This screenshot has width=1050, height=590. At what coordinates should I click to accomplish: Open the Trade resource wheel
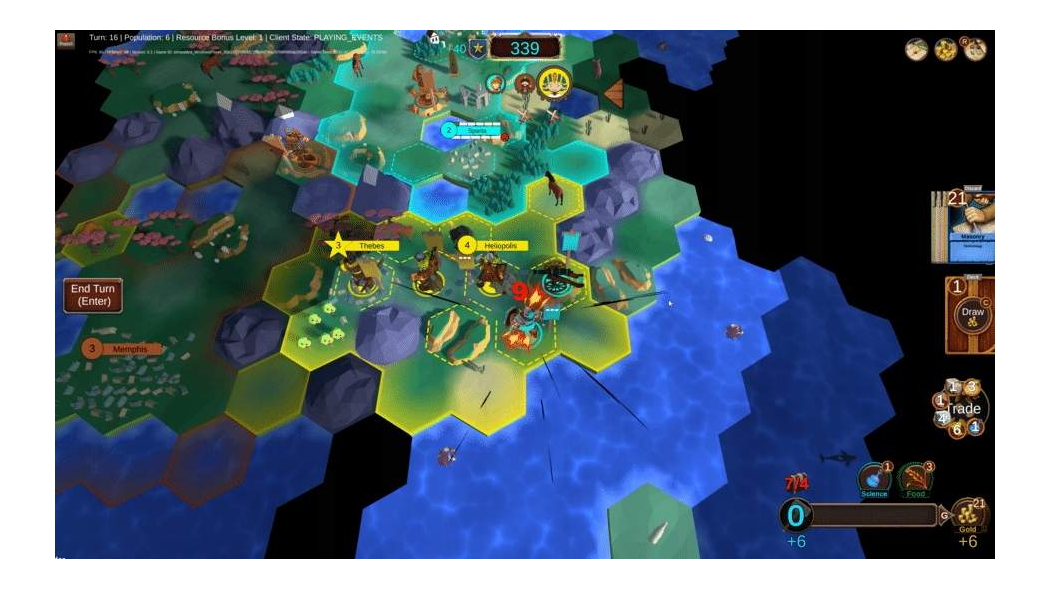[x=964, y=408]
